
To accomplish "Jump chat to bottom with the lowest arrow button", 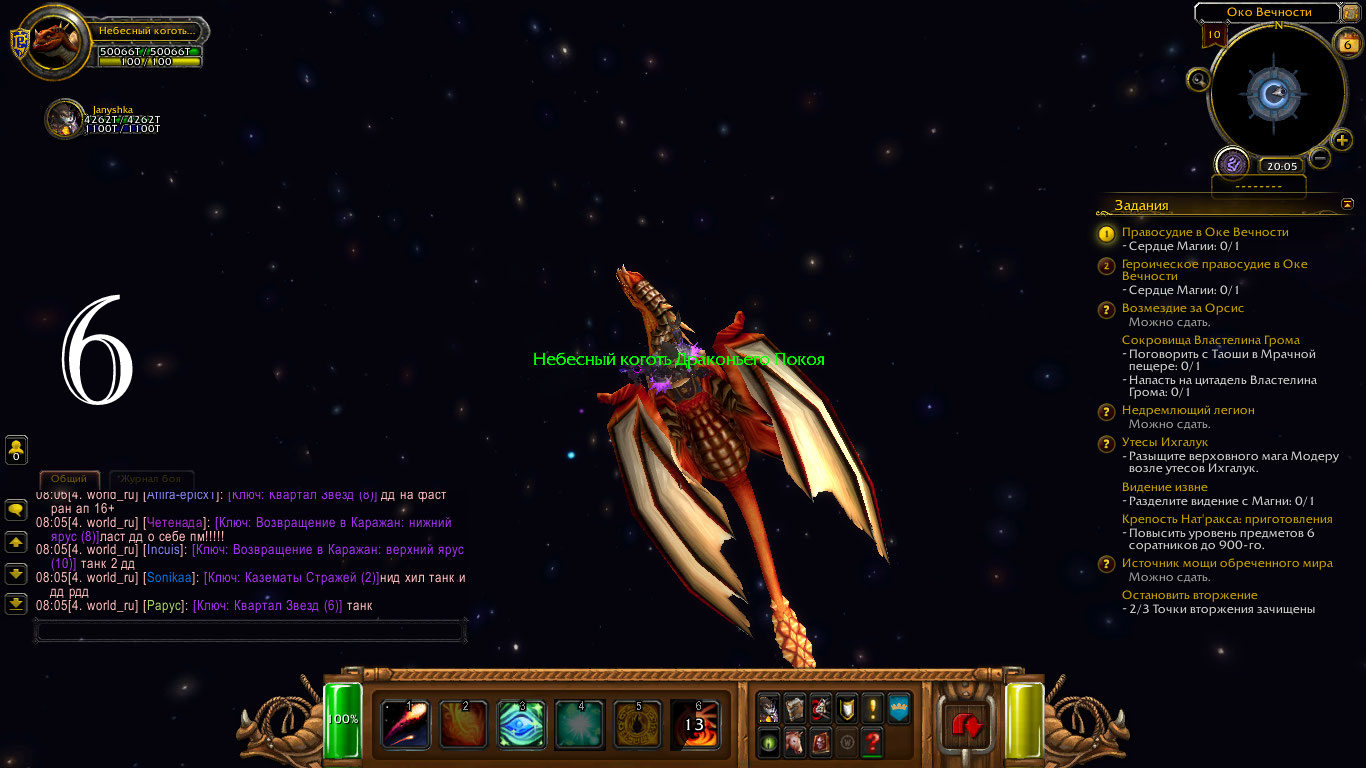I will [x=16, y=603].
